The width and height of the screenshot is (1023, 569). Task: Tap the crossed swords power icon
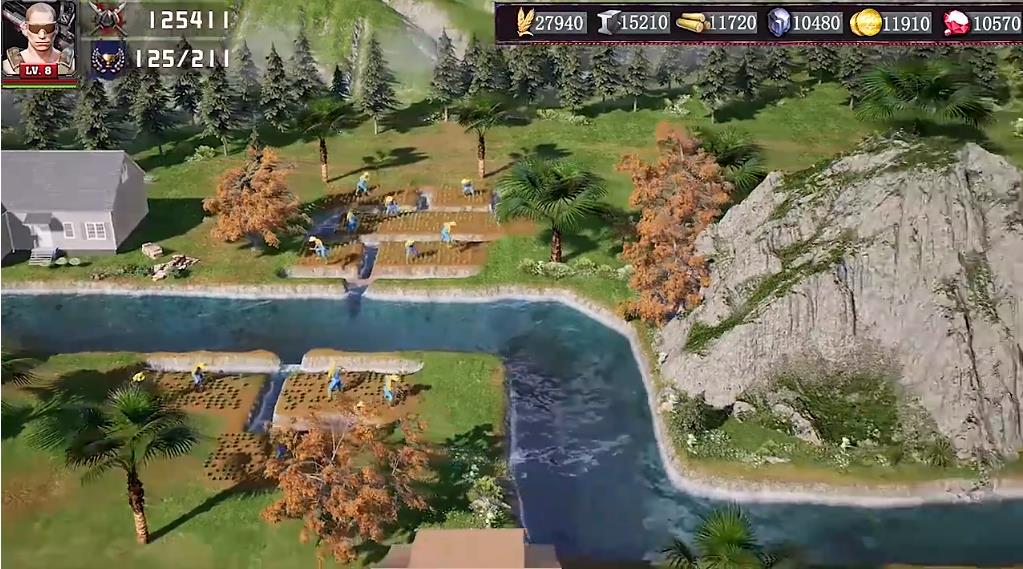(x=107, y=18)
